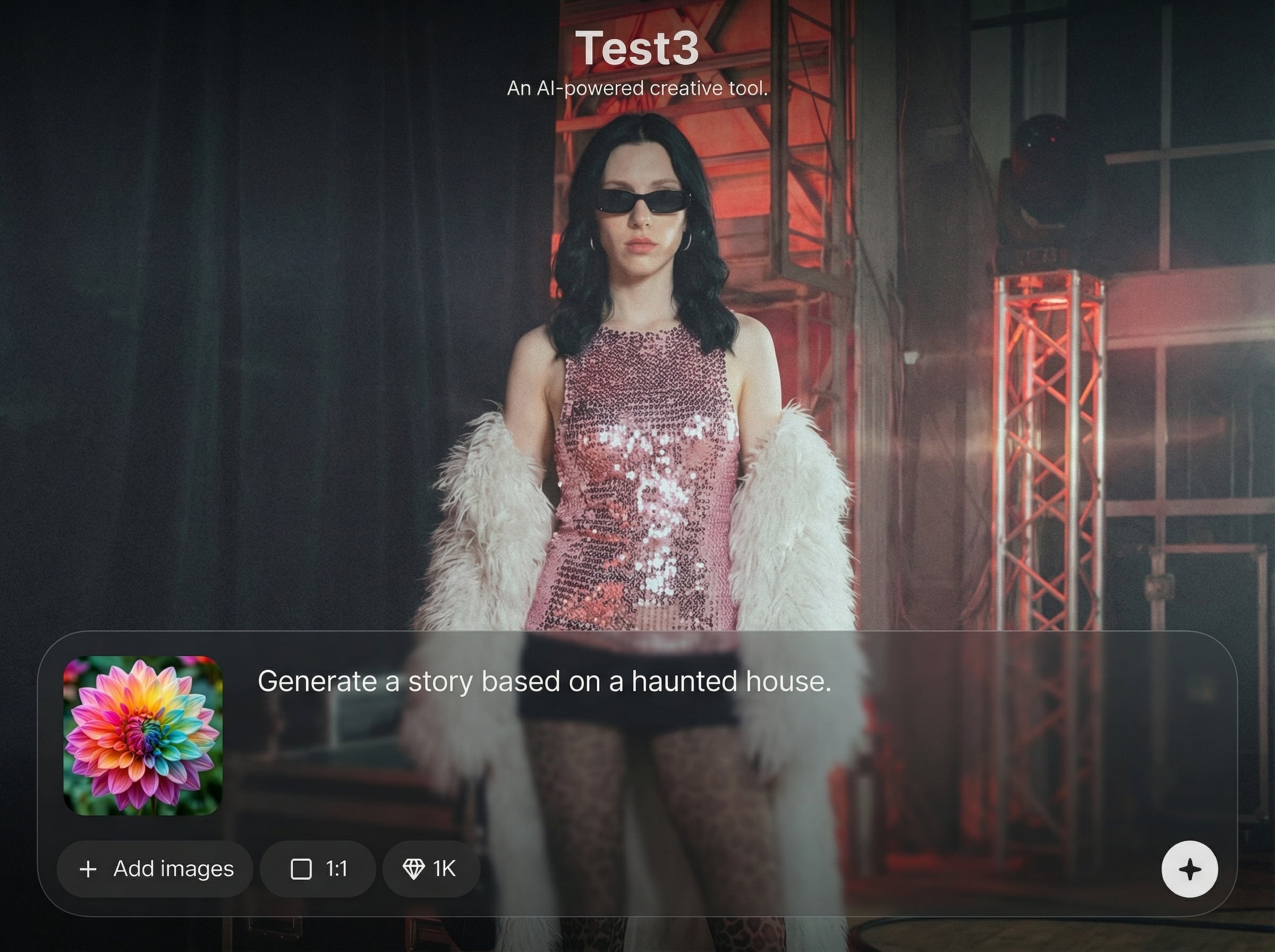Screen dimensions: 1275x952
Task: Select the rainbow dahlia flower thumbnail
Action: pos(143,736)
